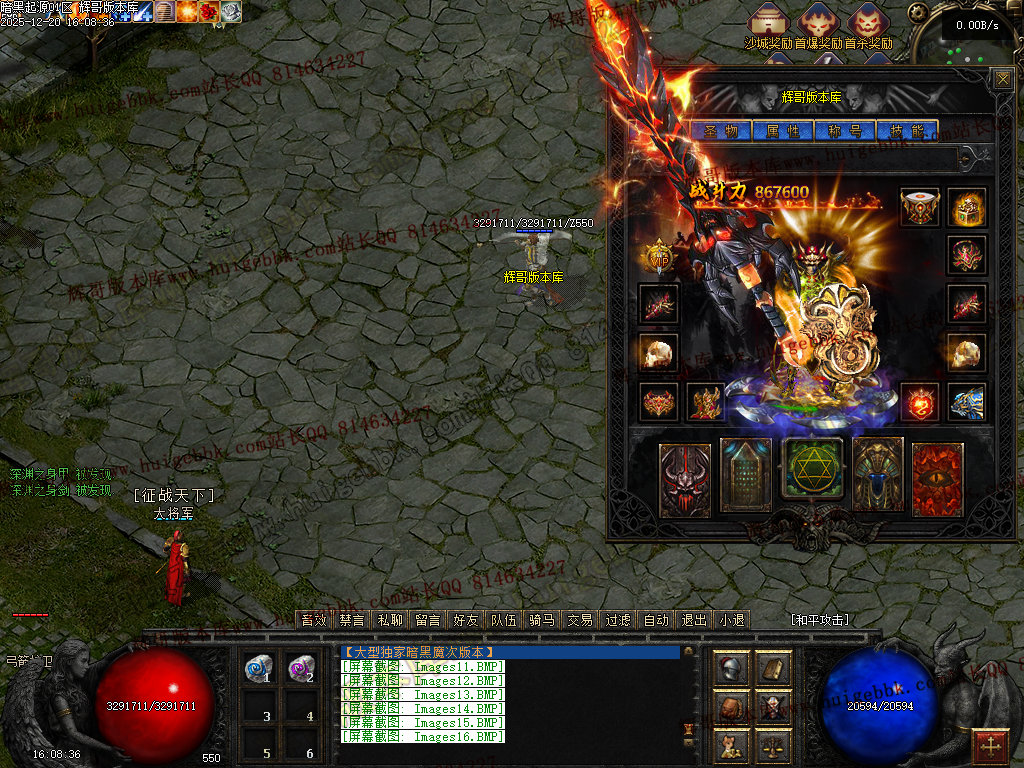Select the green hexagram card slot
1024x768 pixels.
812,468
